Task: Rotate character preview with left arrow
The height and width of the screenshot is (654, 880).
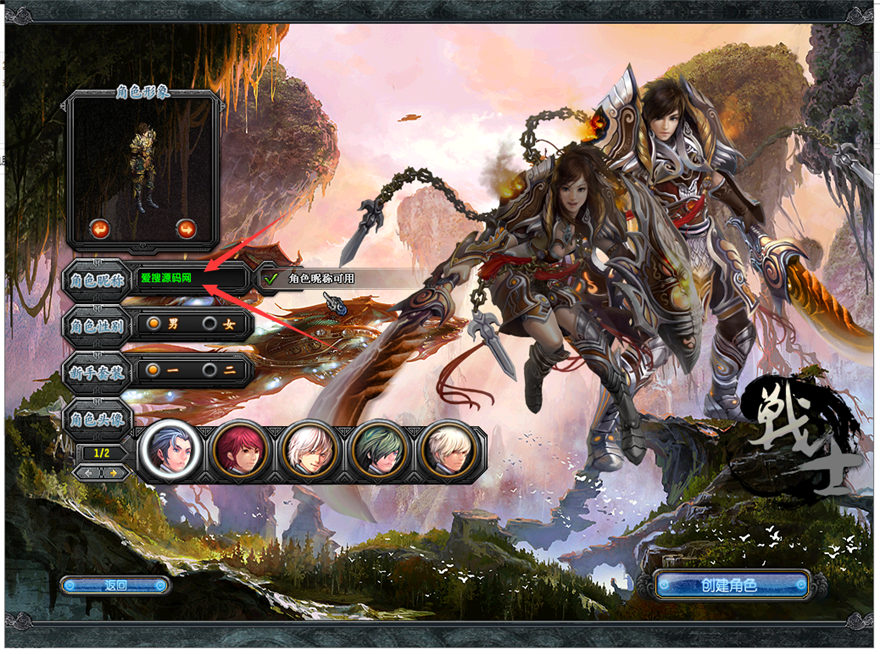Action: 99,229
